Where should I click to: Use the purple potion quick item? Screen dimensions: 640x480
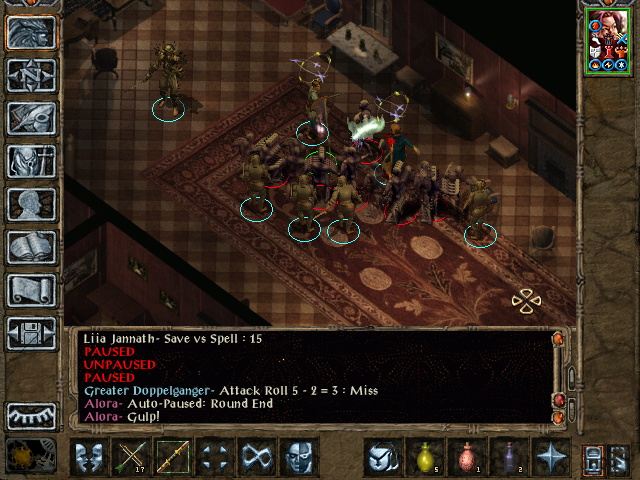pos(509,458)
